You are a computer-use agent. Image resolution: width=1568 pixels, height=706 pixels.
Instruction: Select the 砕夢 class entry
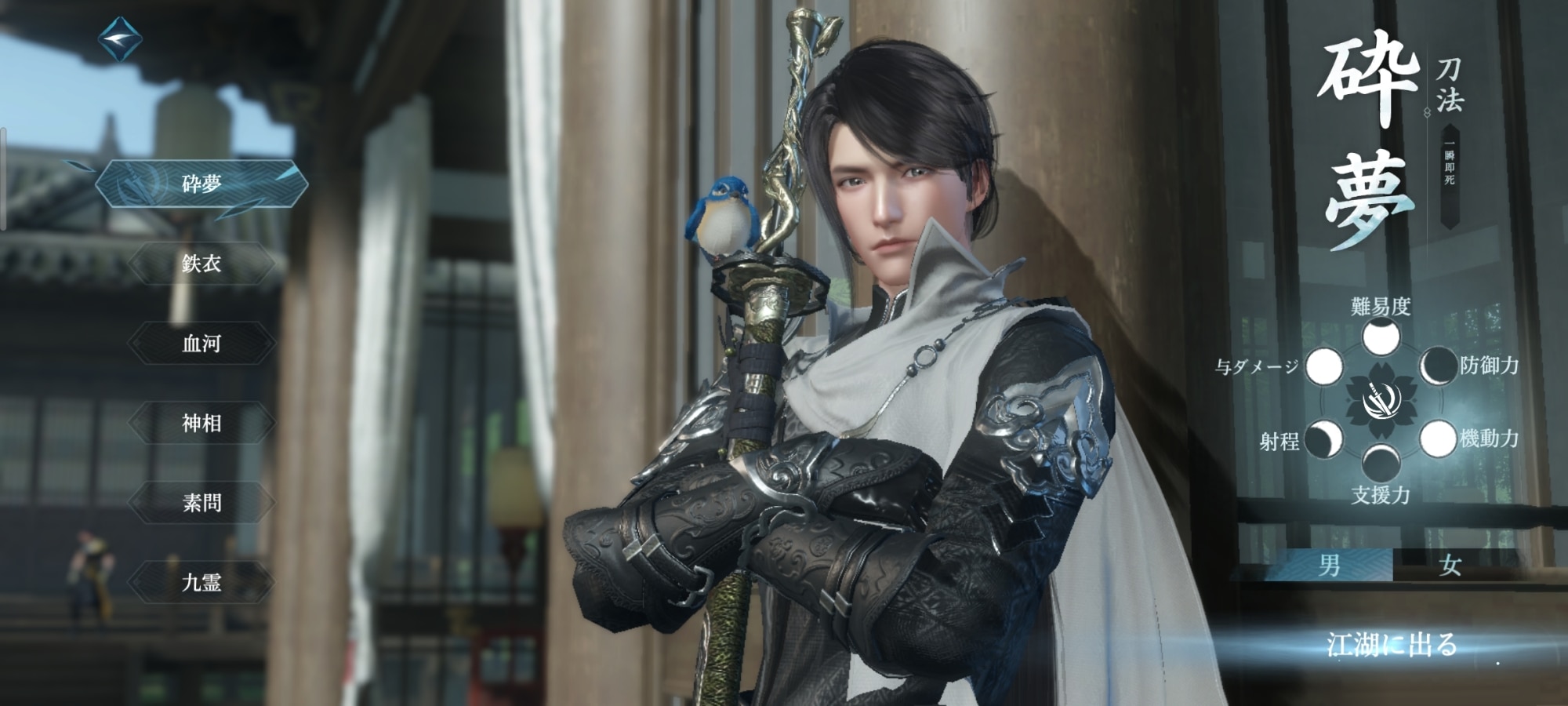[201, 184]
